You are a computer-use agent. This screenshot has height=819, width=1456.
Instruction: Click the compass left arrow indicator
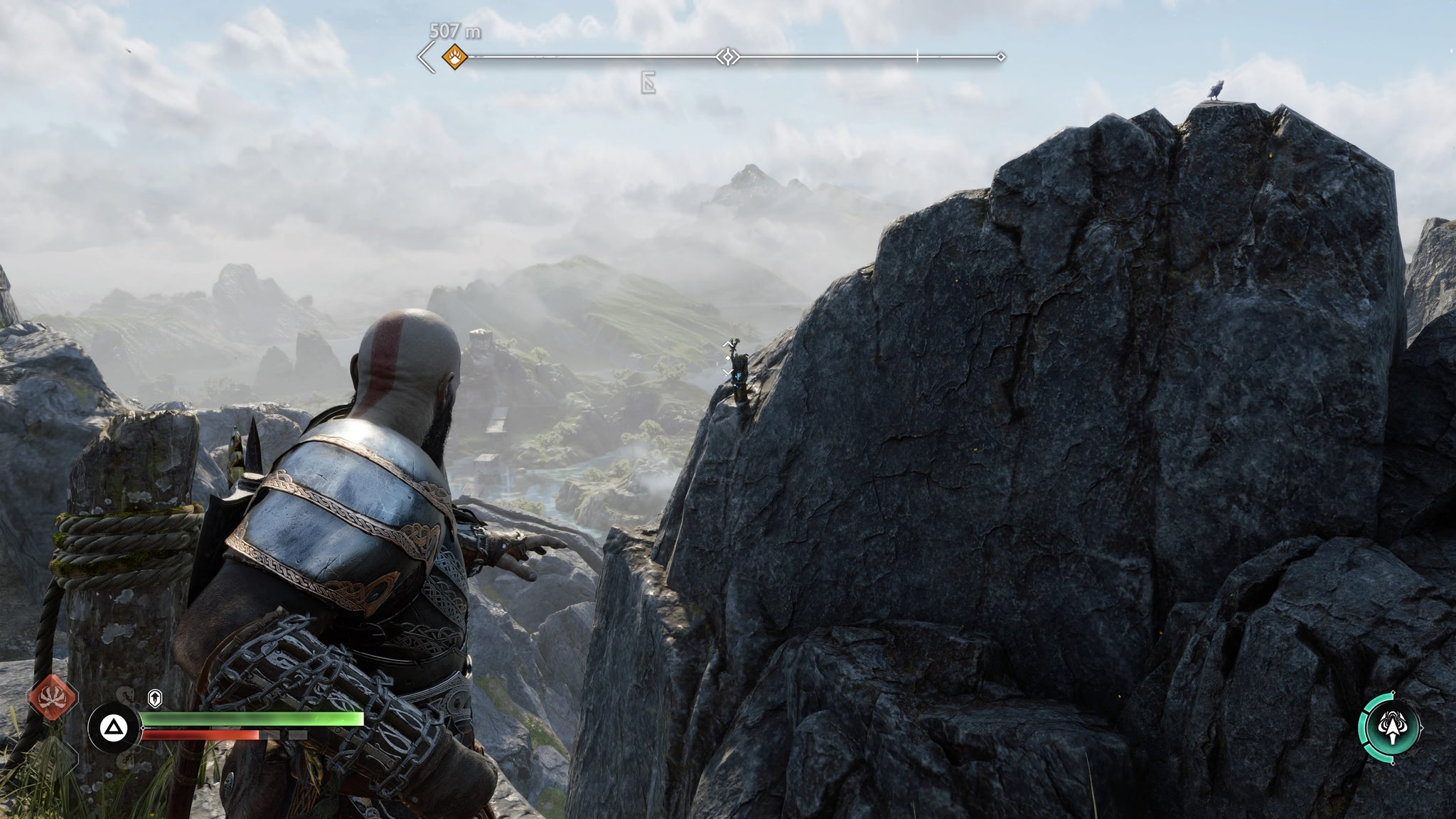coord(427,57)
